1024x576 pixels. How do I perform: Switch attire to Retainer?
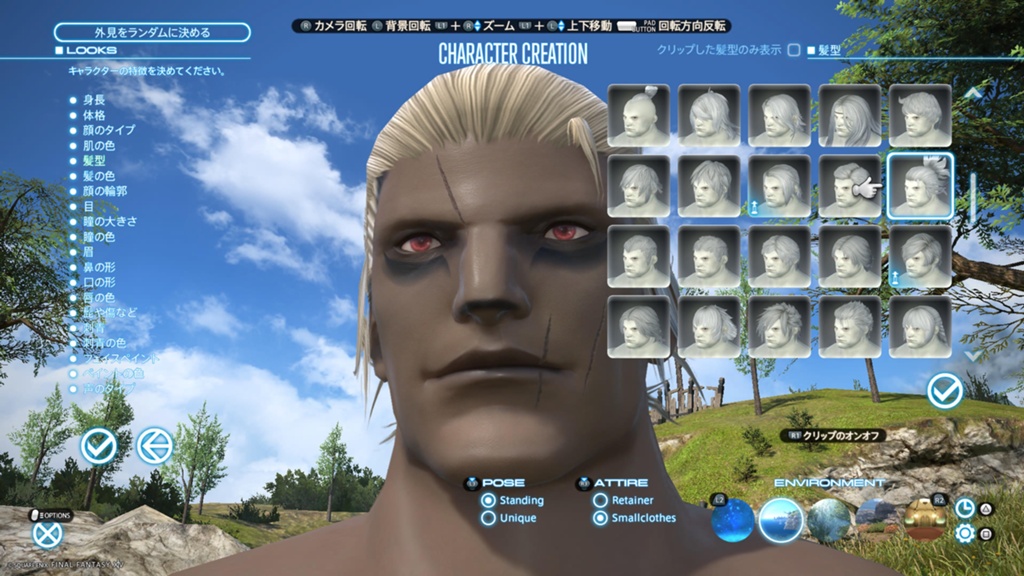[601, 500]
